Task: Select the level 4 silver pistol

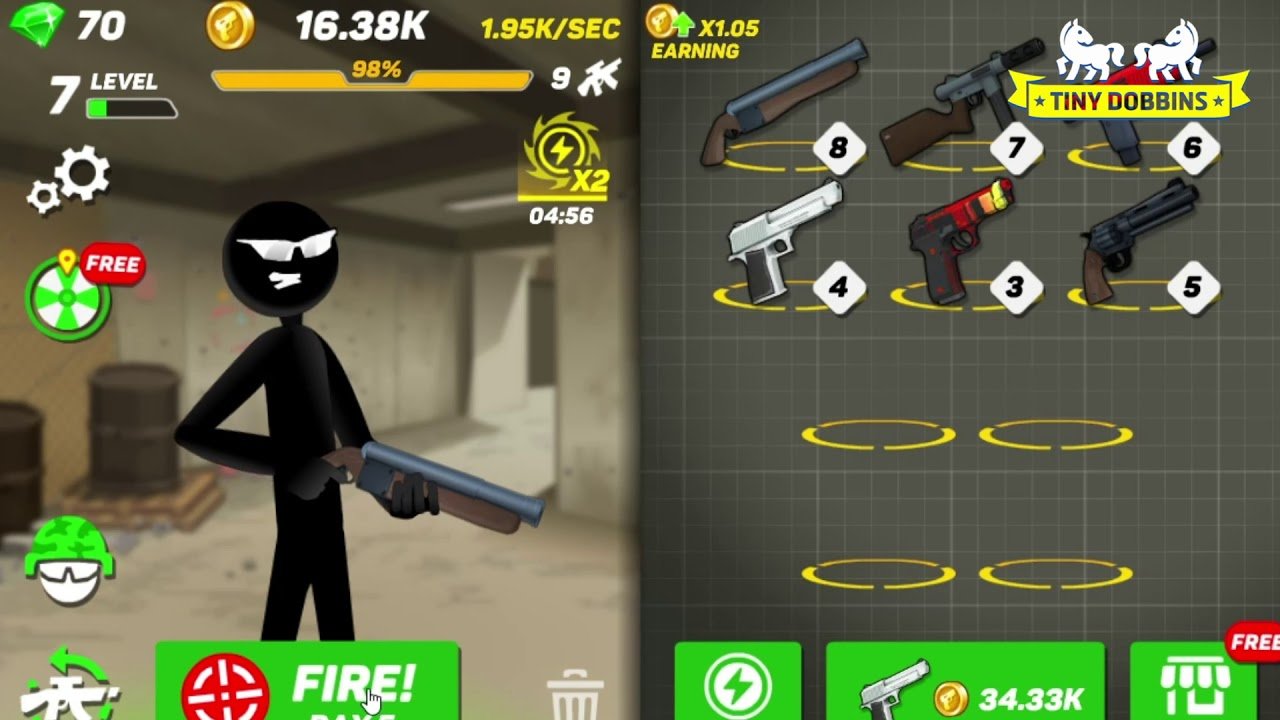Action: (x=778, y=245)
